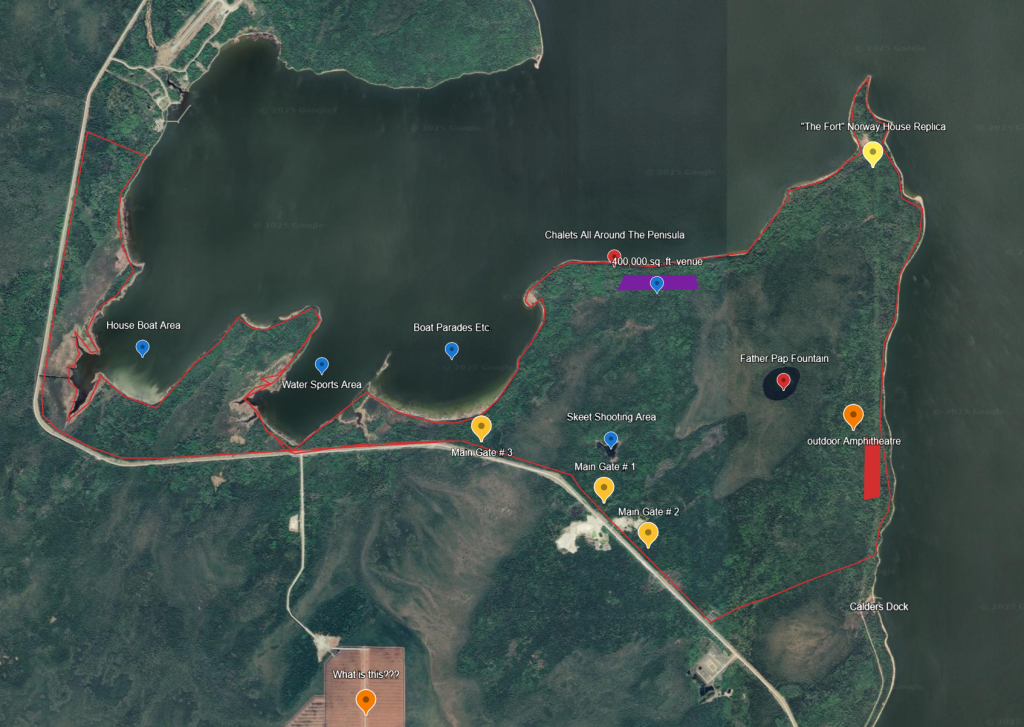
Task: Click the Chalets All Around The Peninsula marker
Action: (x=615, y=257)
